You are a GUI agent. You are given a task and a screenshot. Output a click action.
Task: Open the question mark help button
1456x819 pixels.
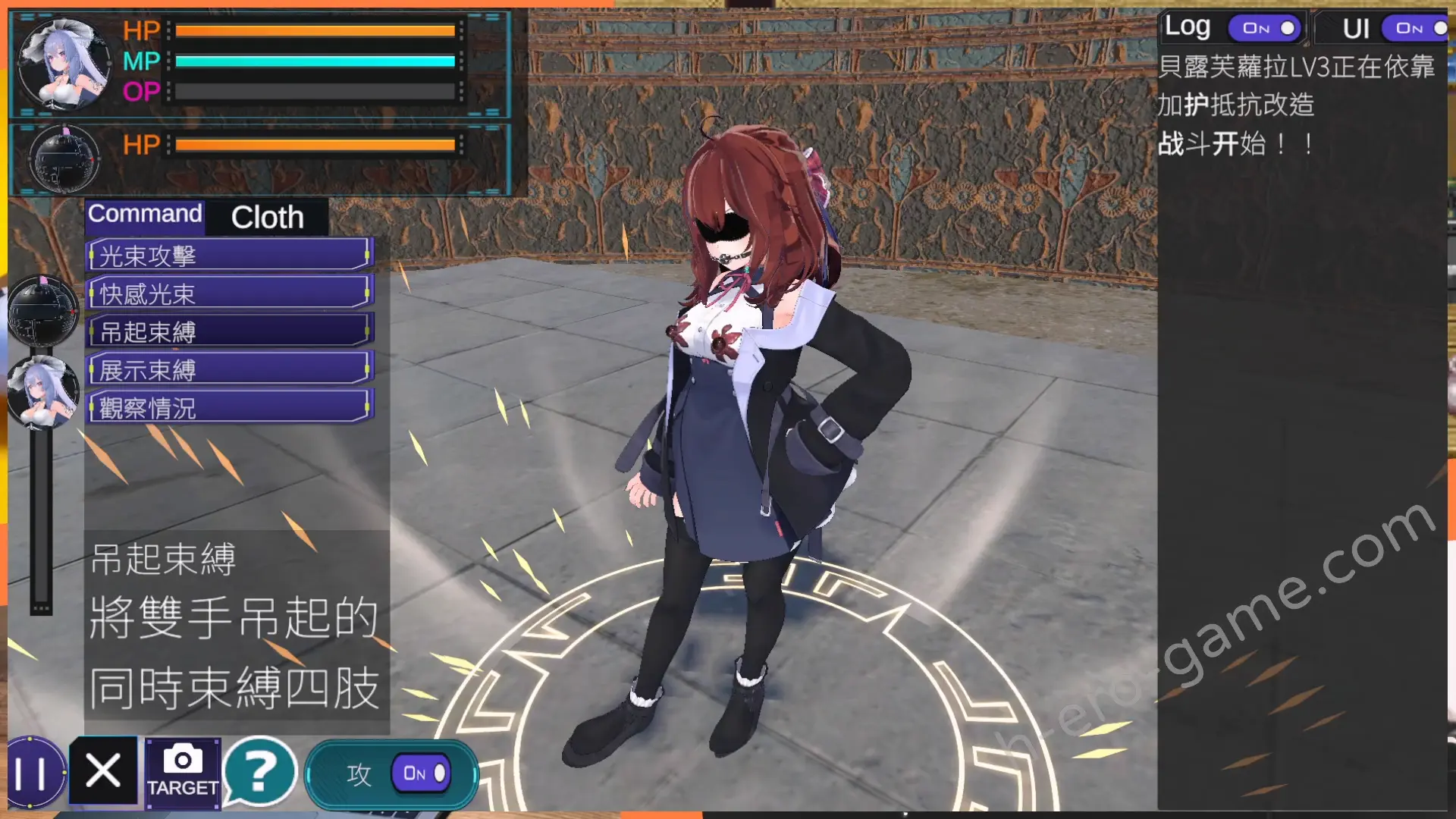260,772
